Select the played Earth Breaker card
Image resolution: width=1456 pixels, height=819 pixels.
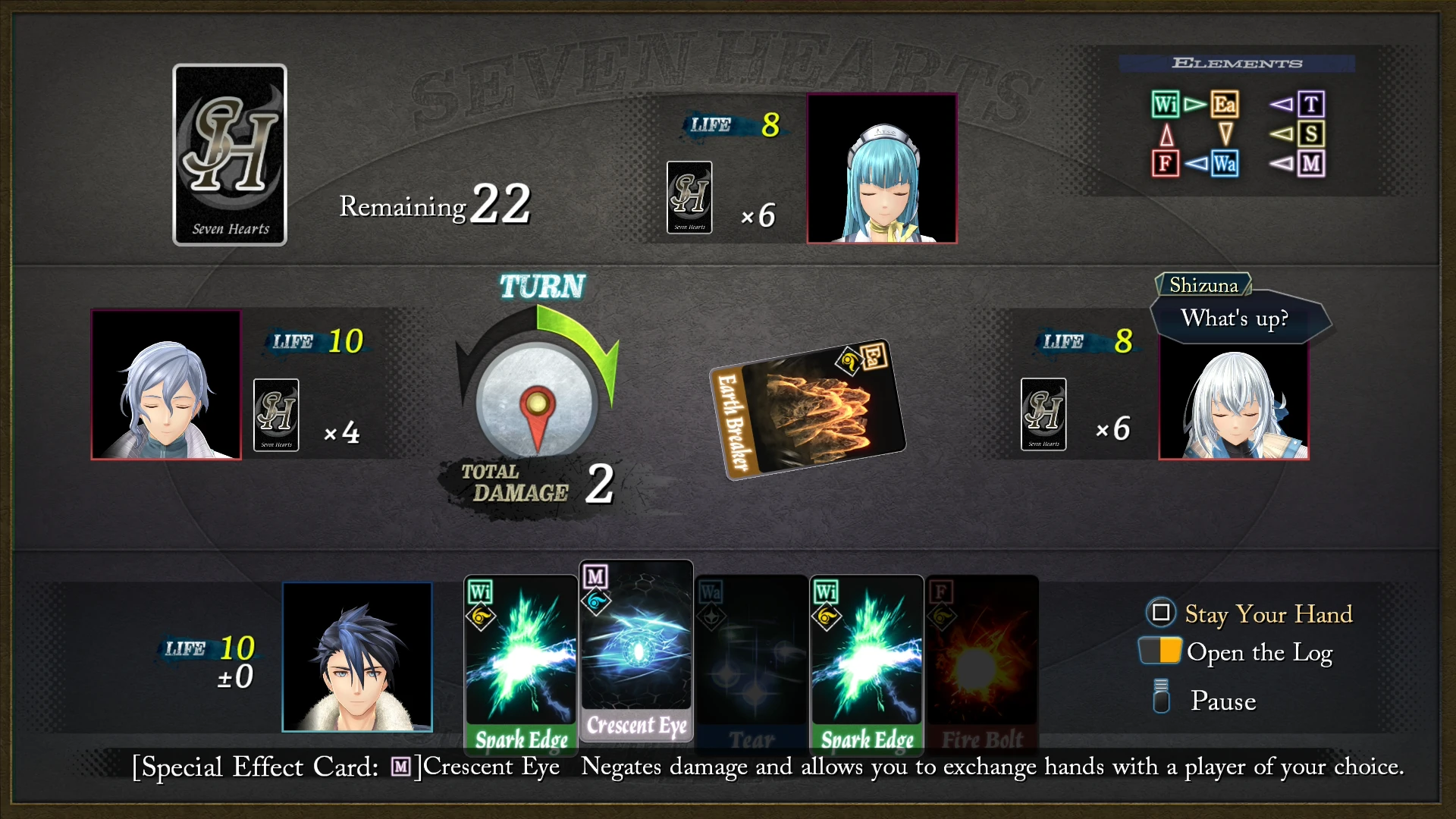(808, 408)
